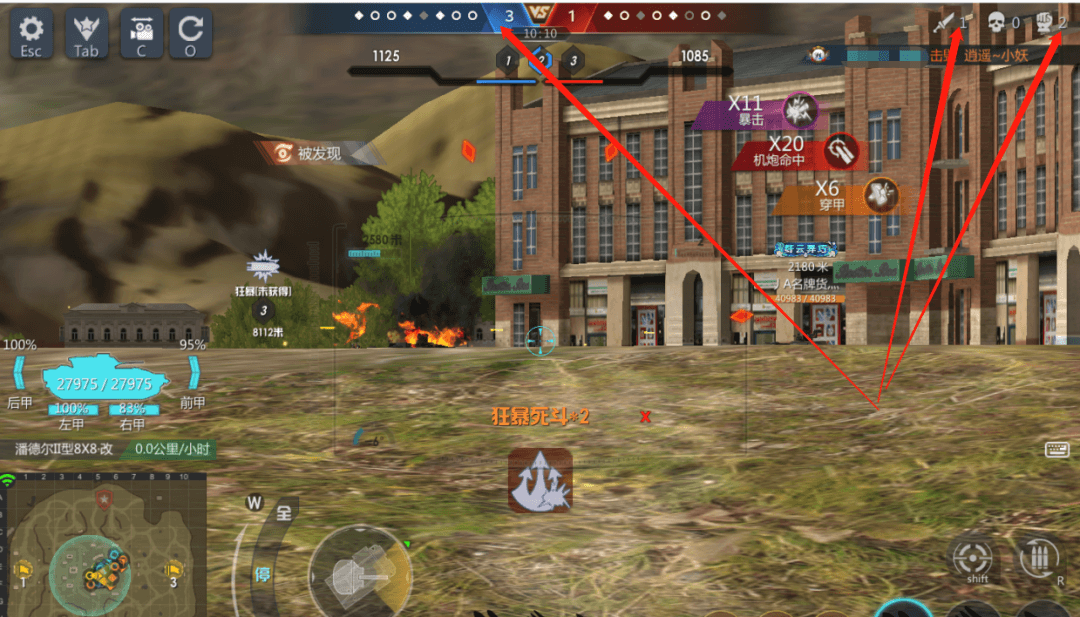Show the scoreboard via the Tab button
The width and height of the screenshot is (1080, 617).
click(86, 34)
